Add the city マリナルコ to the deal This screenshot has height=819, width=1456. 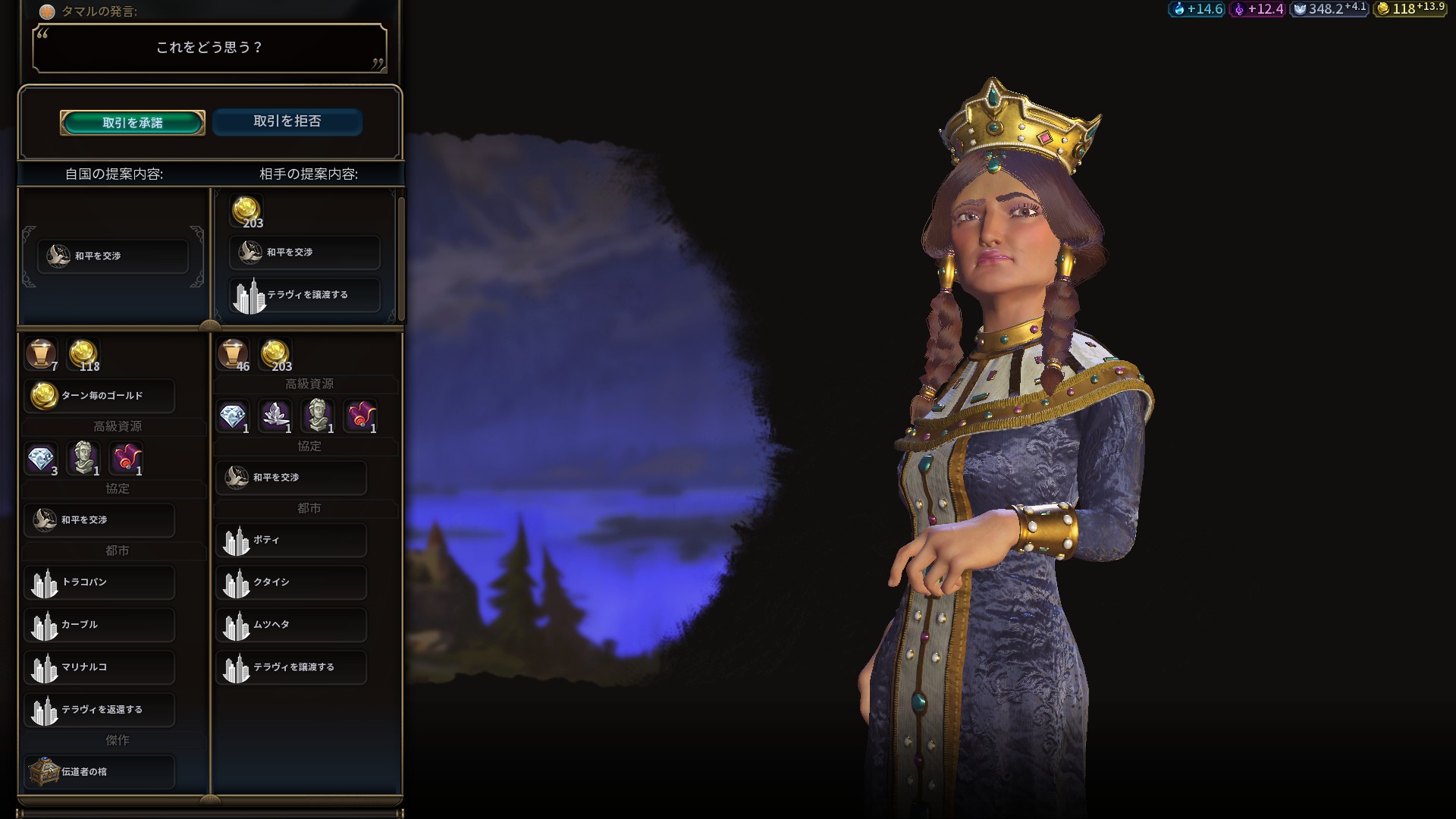click(x=99, y=667)
